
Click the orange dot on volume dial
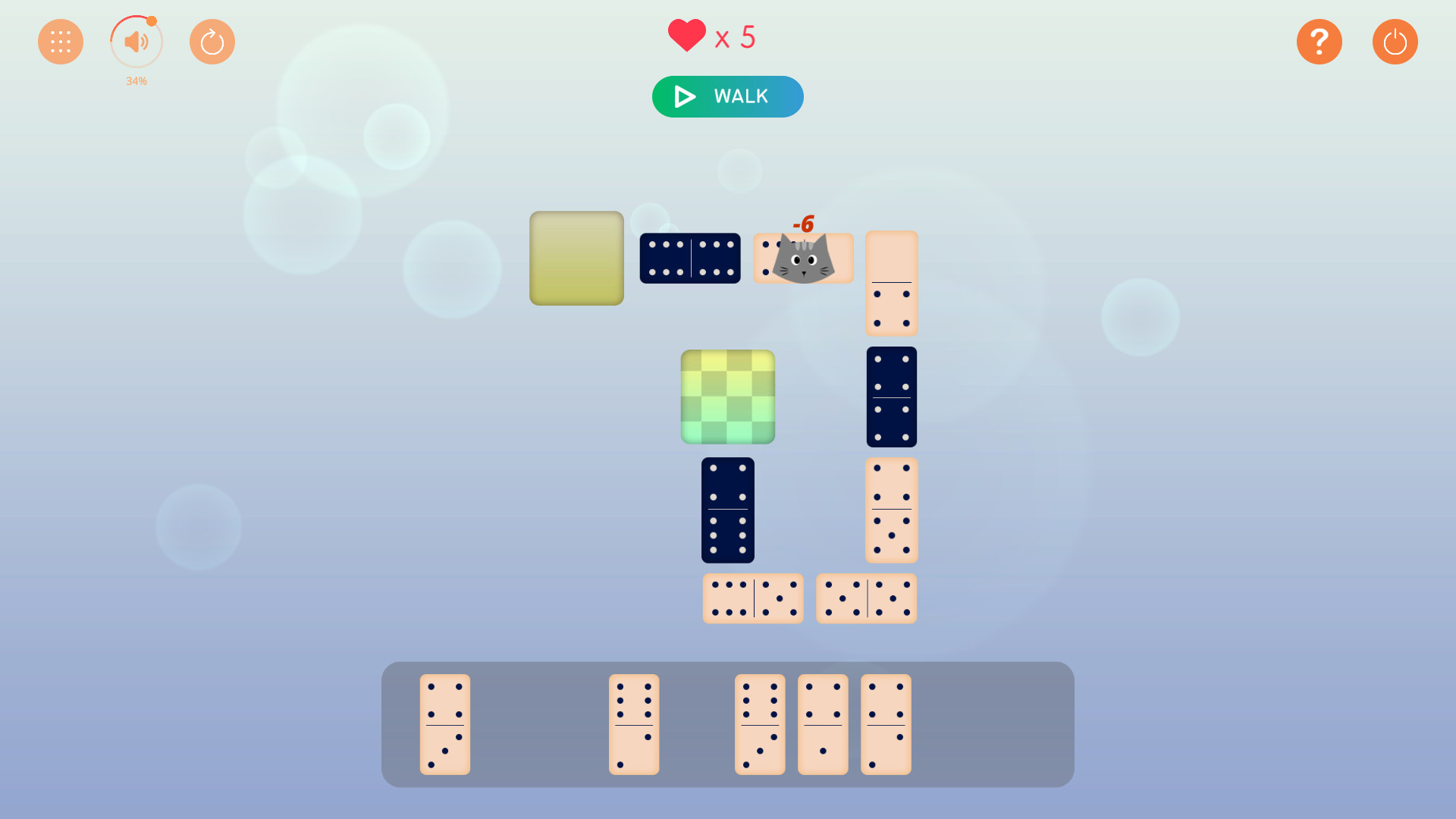click(x=152, y=23)
